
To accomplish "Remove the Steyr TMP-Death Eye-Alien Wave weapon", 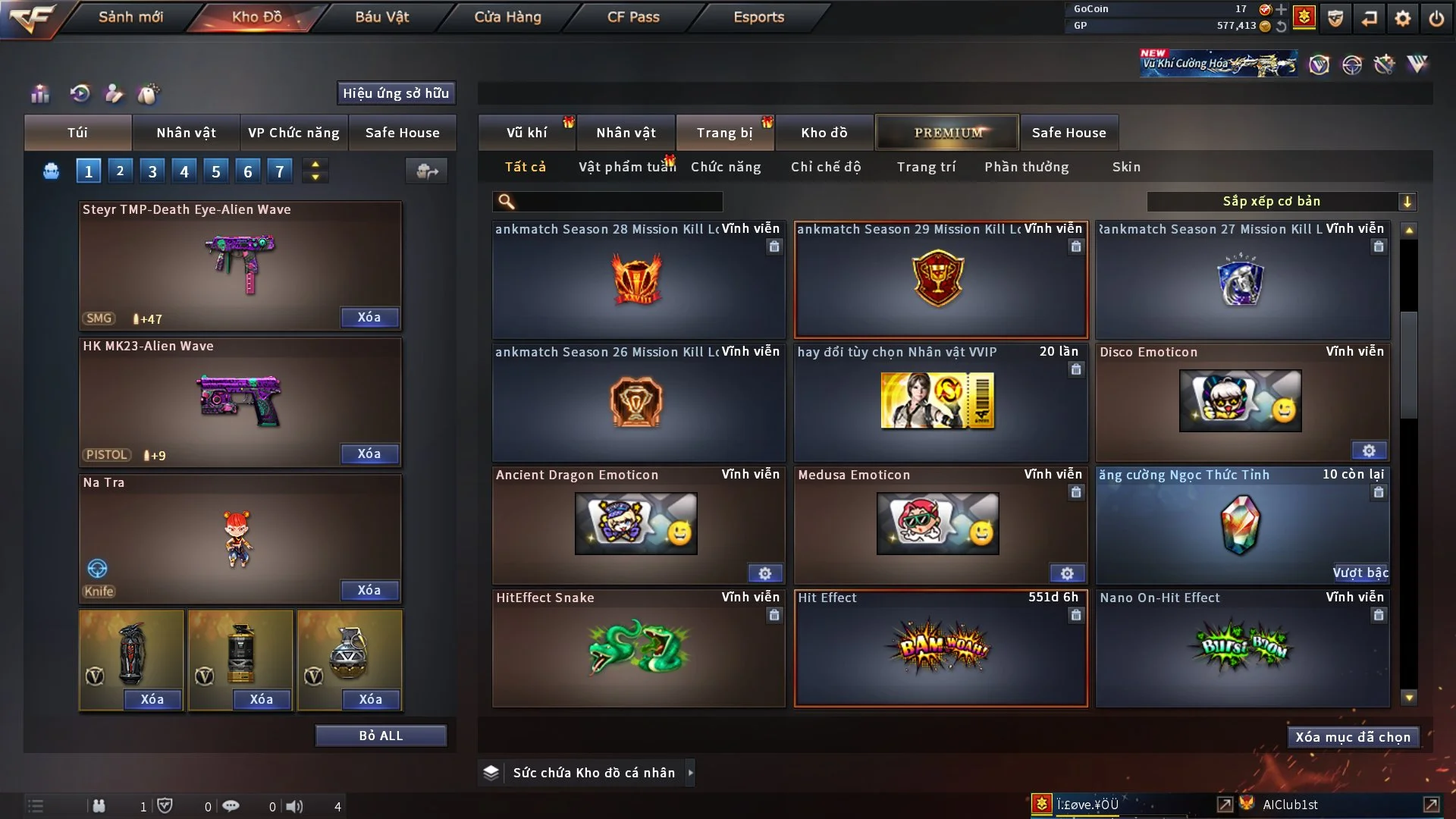I will pyautogui.click(x=369, y=317).
